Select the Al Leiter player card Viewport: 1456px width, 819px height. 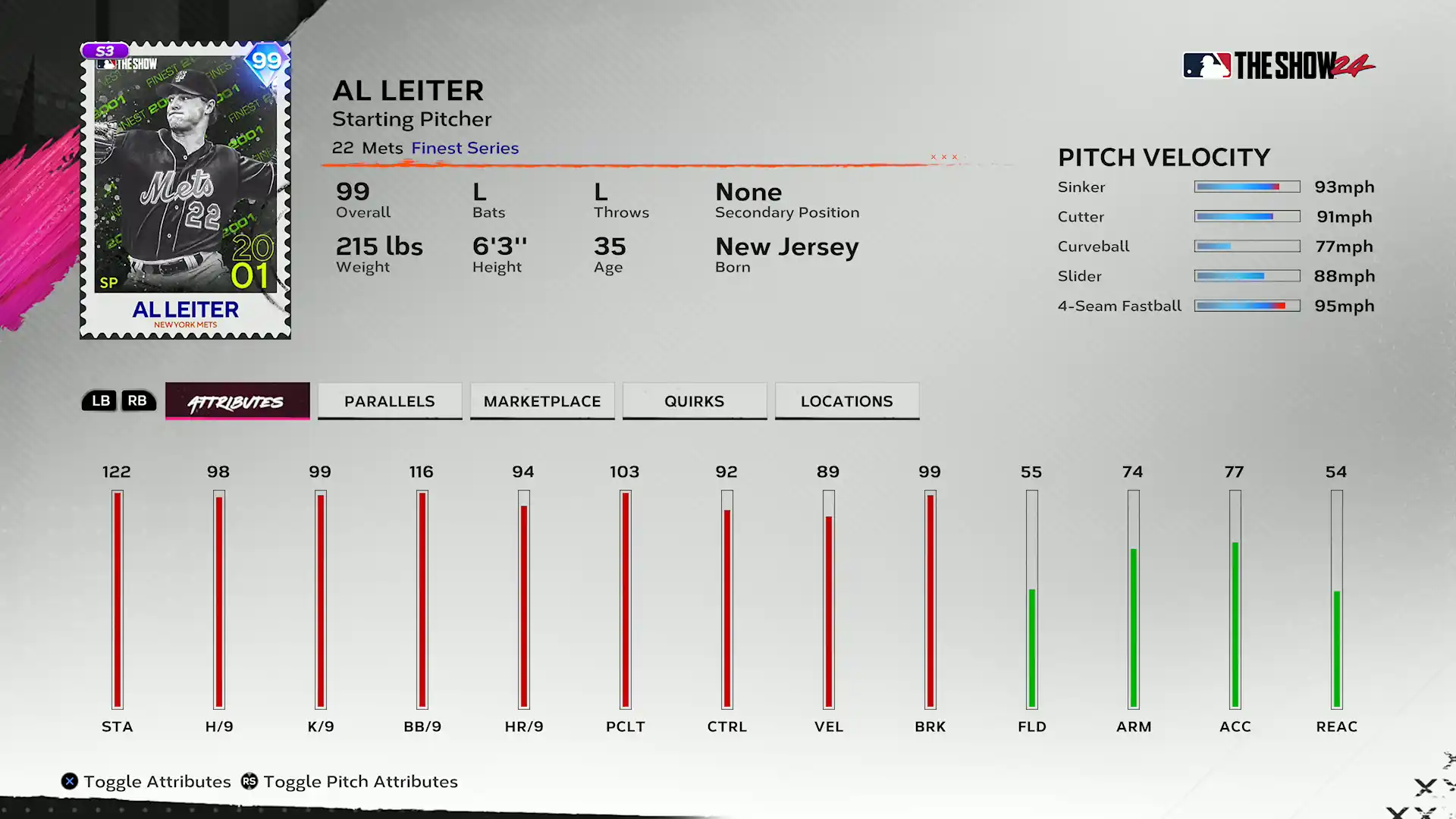click(x=186, y=190)
